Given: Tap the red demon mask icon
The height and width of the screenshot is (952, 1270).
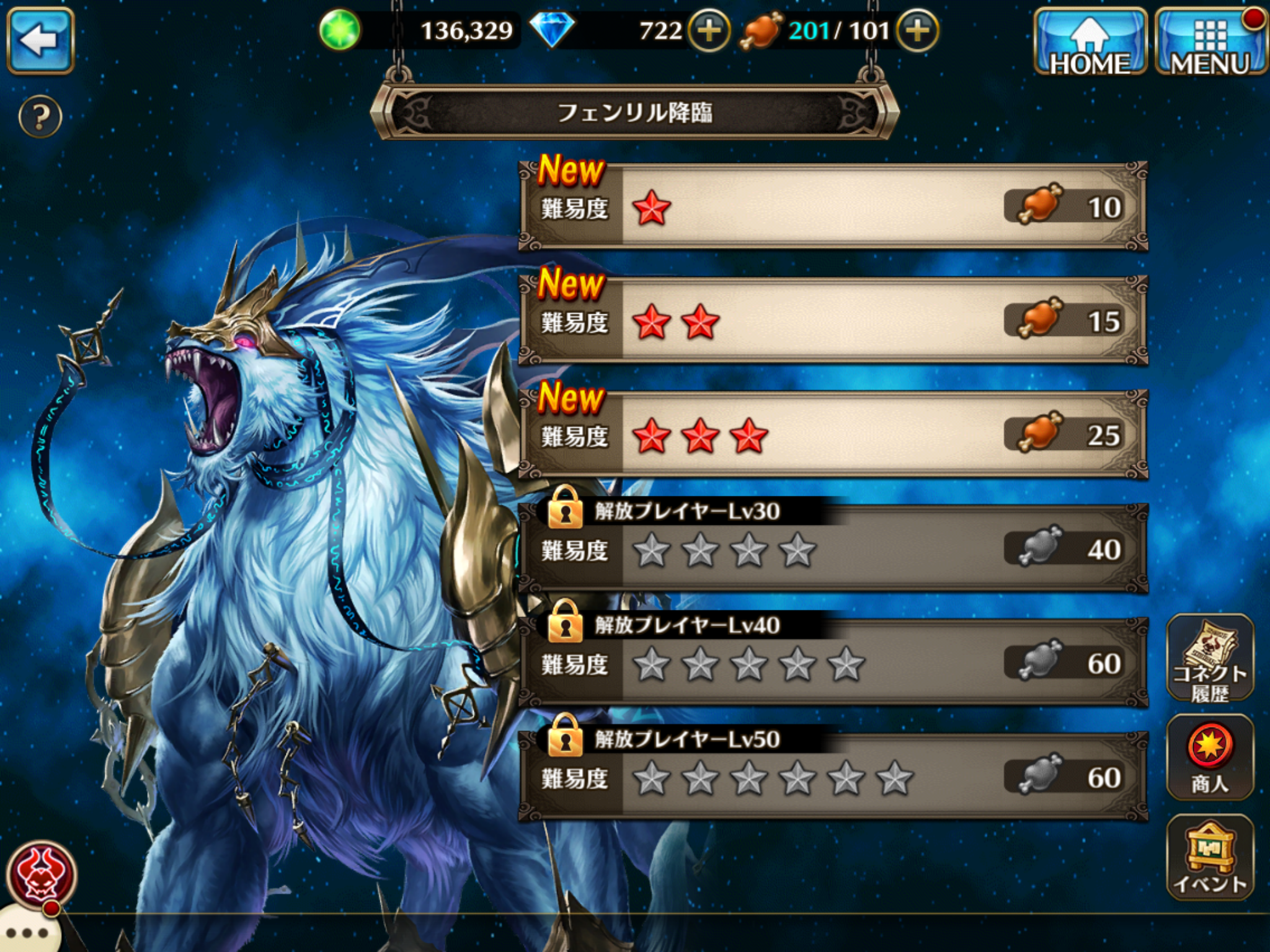Looking at the screenshot, I should tap(42, 875).
